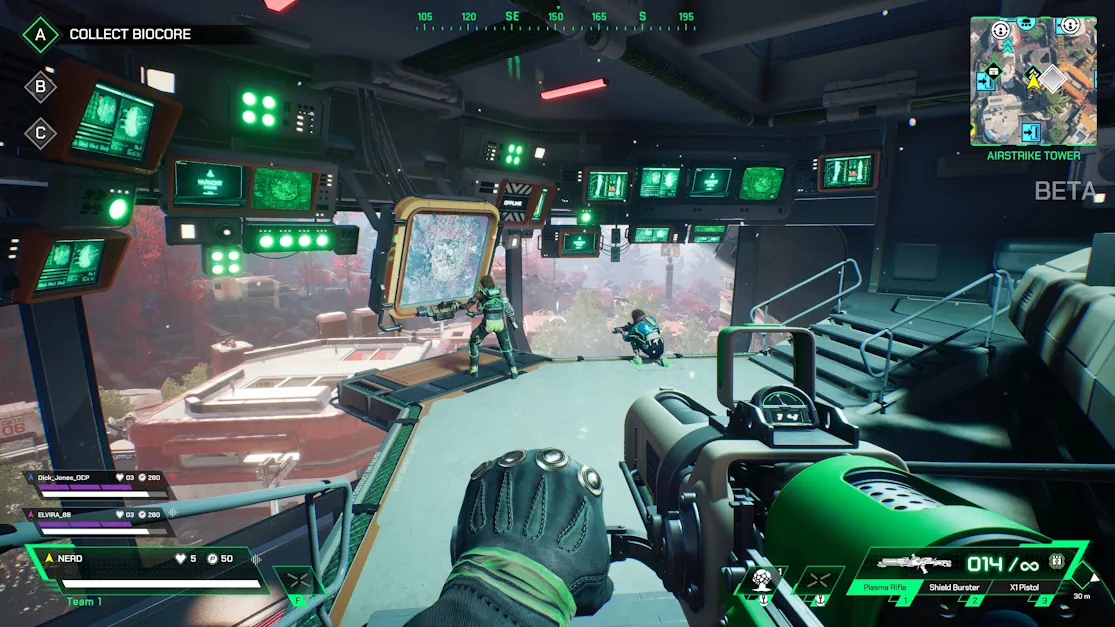This screenshot has width=1115, height=627.
Task: Select teammate Dick_Jones_OCP's status panel
Action: coord(98,484)
